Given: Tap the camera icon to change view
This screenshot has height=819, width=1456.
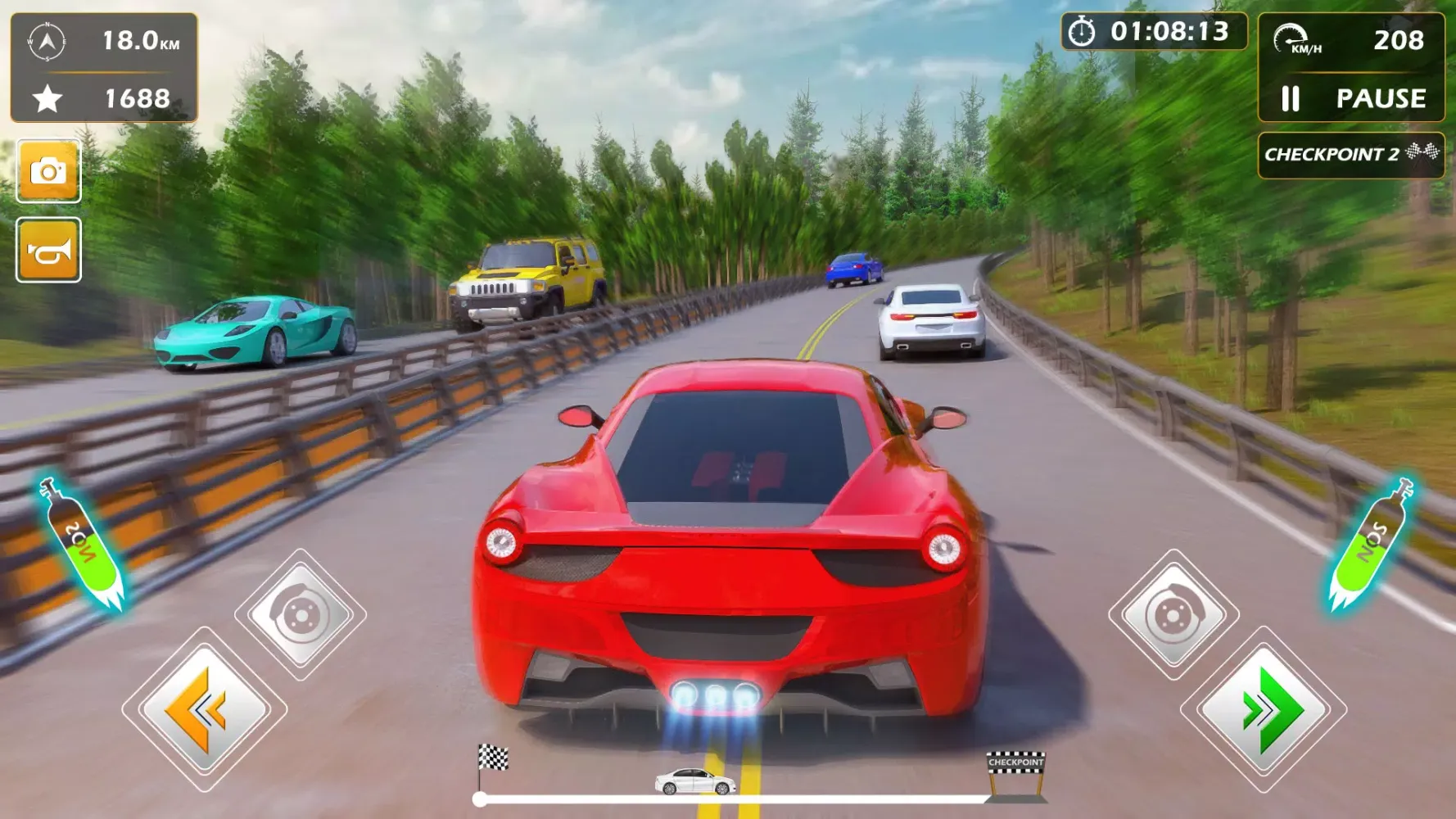Looking at the screenshot, I should pyautogui.click(x=47, y=172).
